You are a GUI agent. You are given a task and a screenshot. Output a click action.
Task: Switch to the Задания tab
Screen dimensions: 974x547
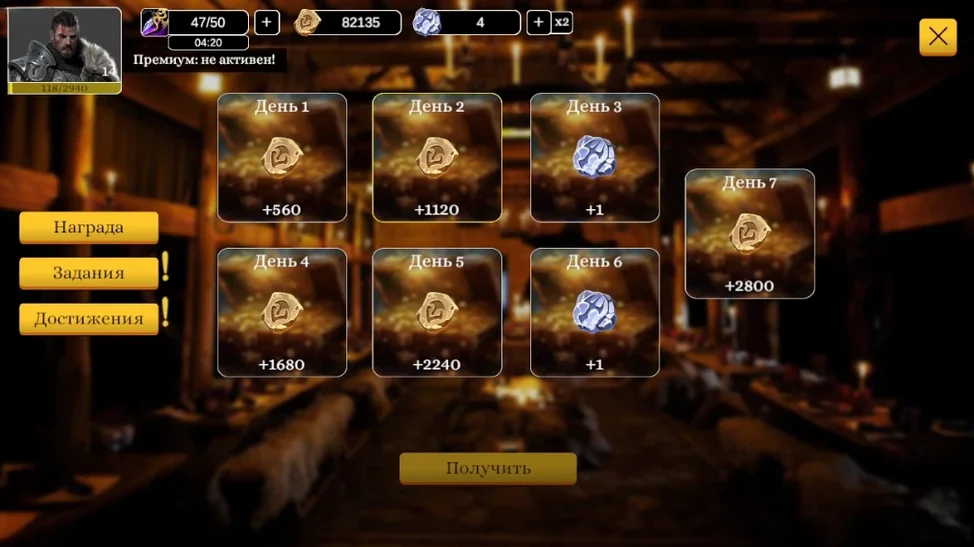coord(89,273)
